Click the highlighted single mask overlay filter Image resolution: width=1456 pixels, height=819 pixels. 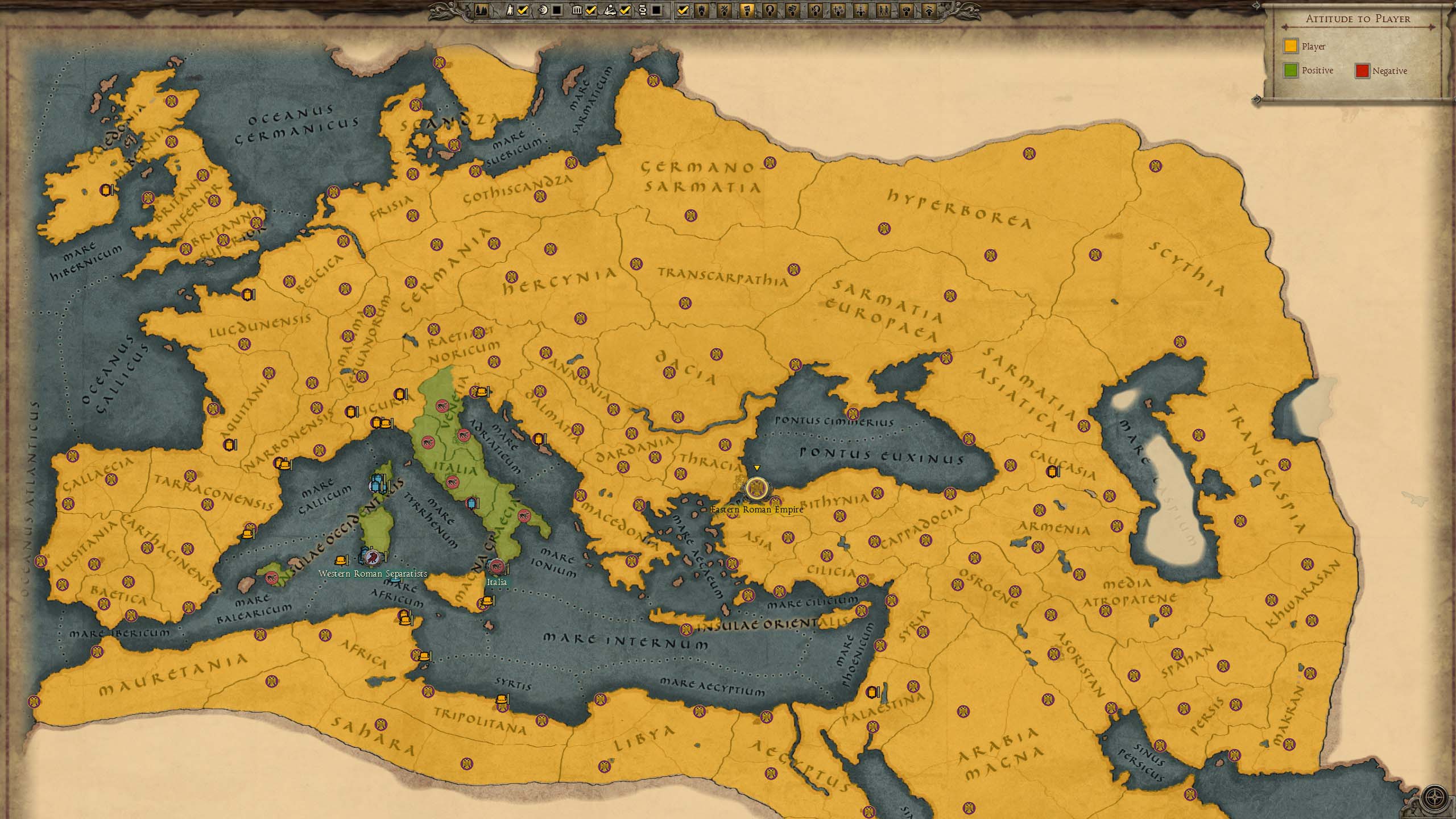[747, 10]
